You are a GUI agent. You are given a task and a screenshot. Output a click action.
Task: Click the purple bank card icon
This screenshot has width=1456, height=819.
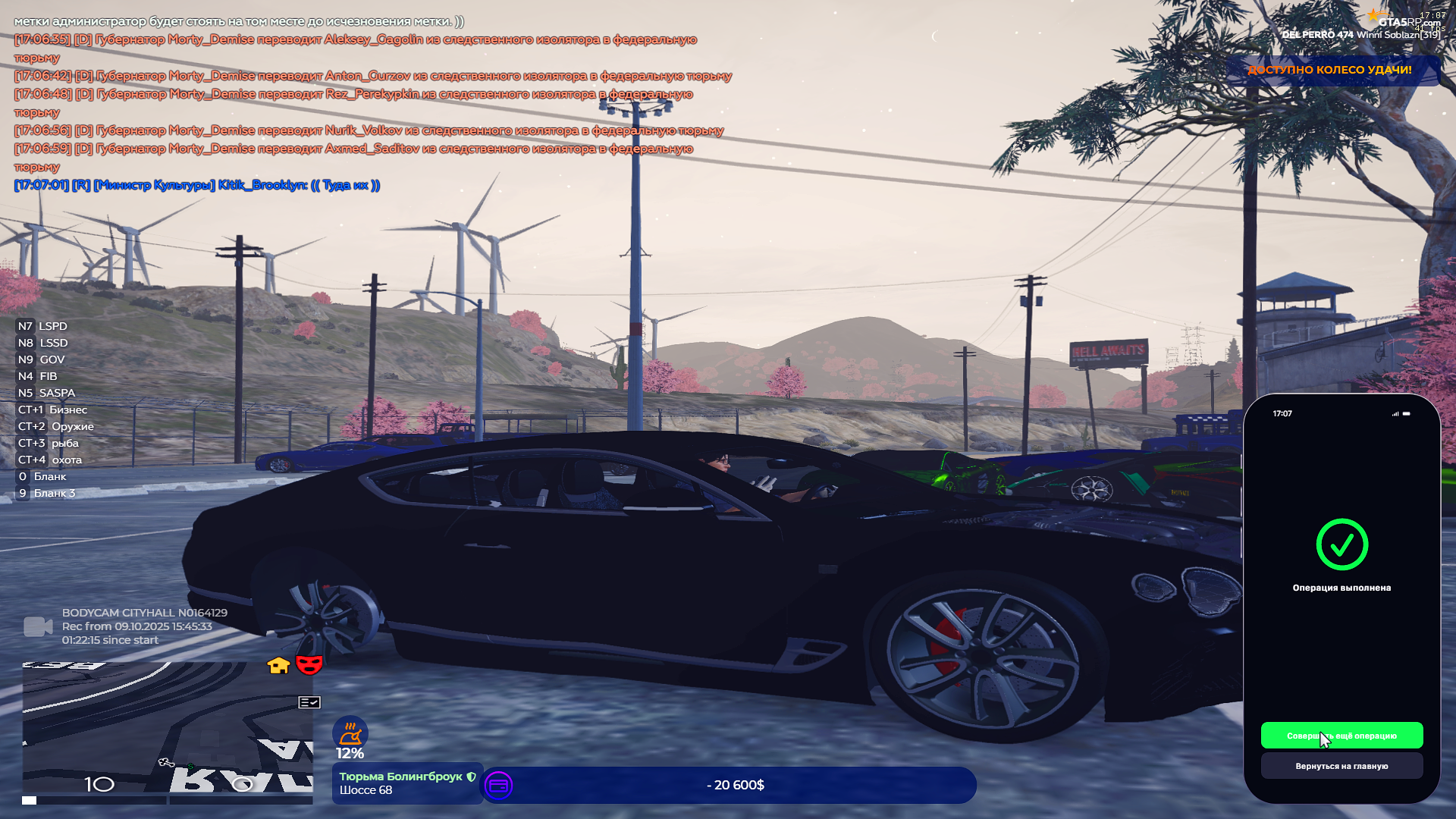(498, 786)
